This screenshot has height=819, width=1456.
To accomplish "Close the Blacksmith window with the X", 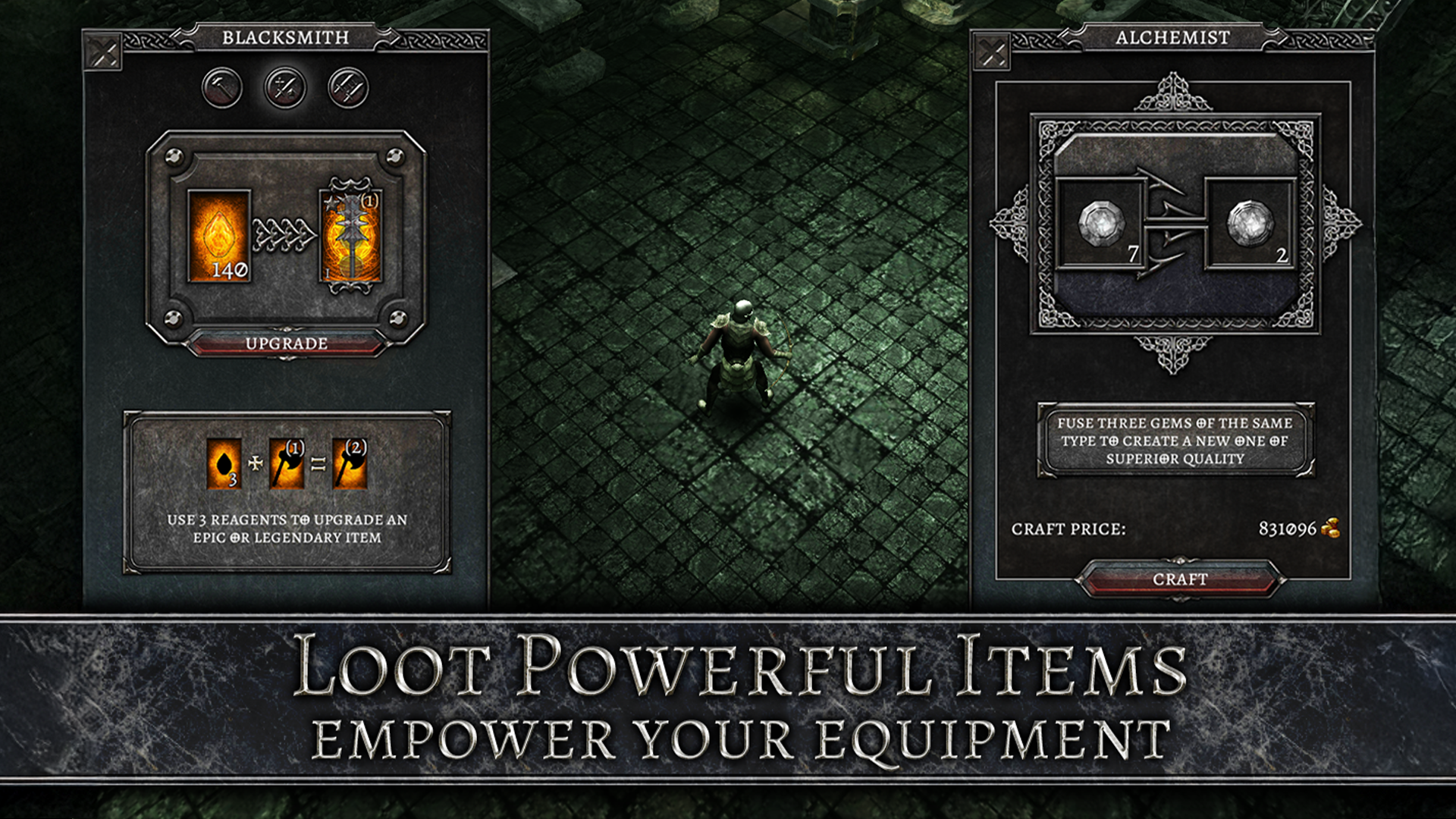I will click(x=102, y=52).
